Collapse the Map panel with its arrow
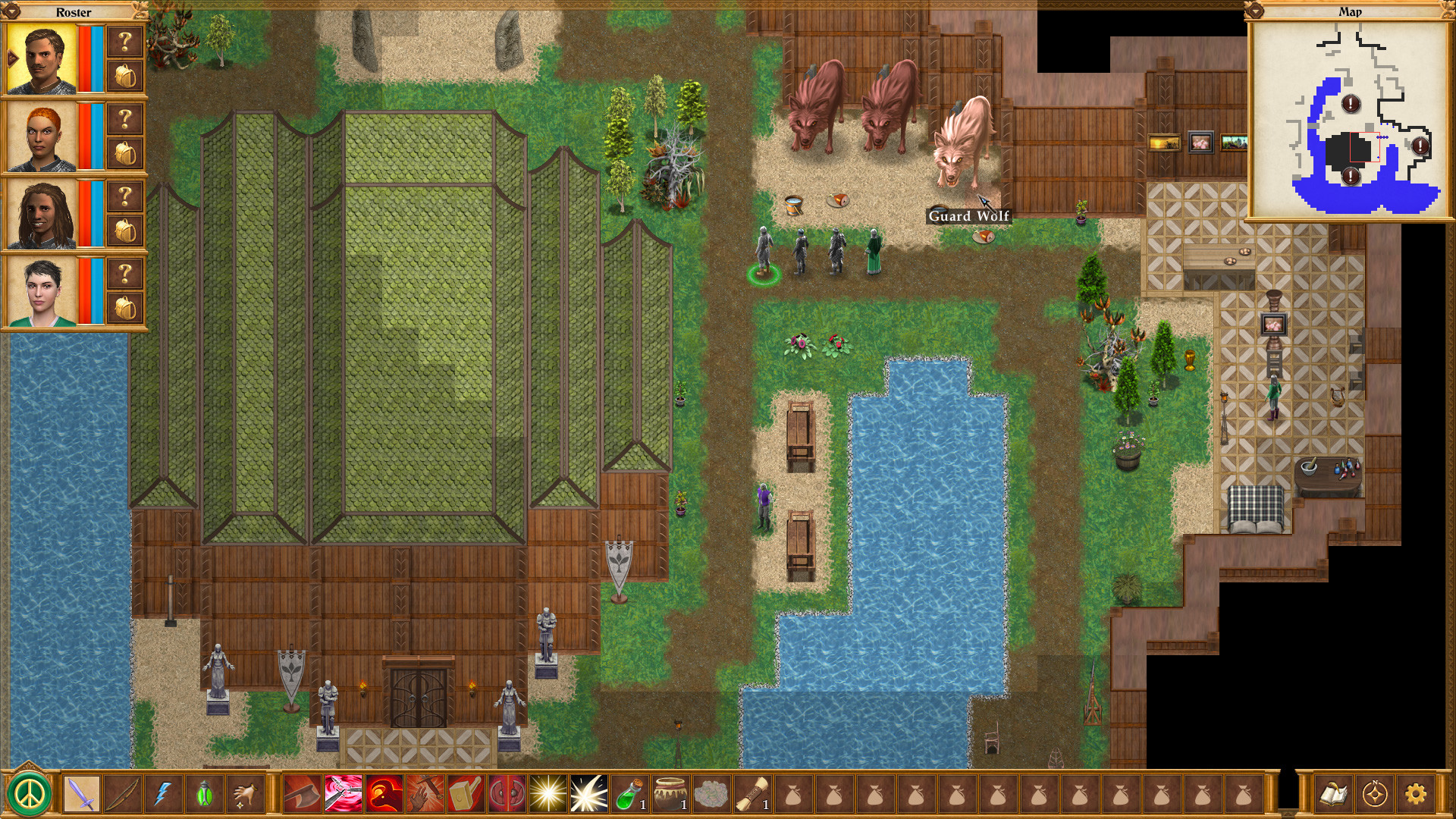The width and height of the screenshot is (1456, 819). click(1256, 11)
